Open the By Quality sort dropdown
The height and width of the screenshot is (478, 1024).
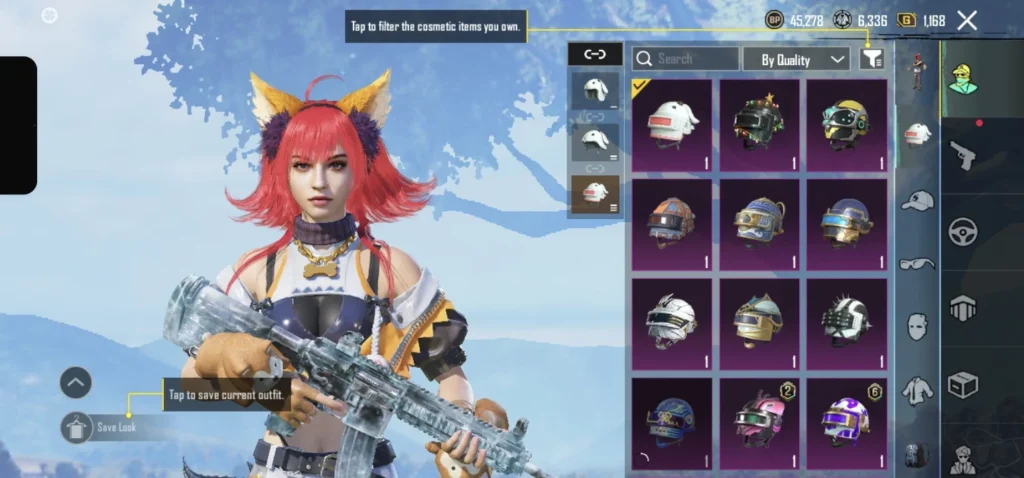pyautogui.click(x=796, y=60)
